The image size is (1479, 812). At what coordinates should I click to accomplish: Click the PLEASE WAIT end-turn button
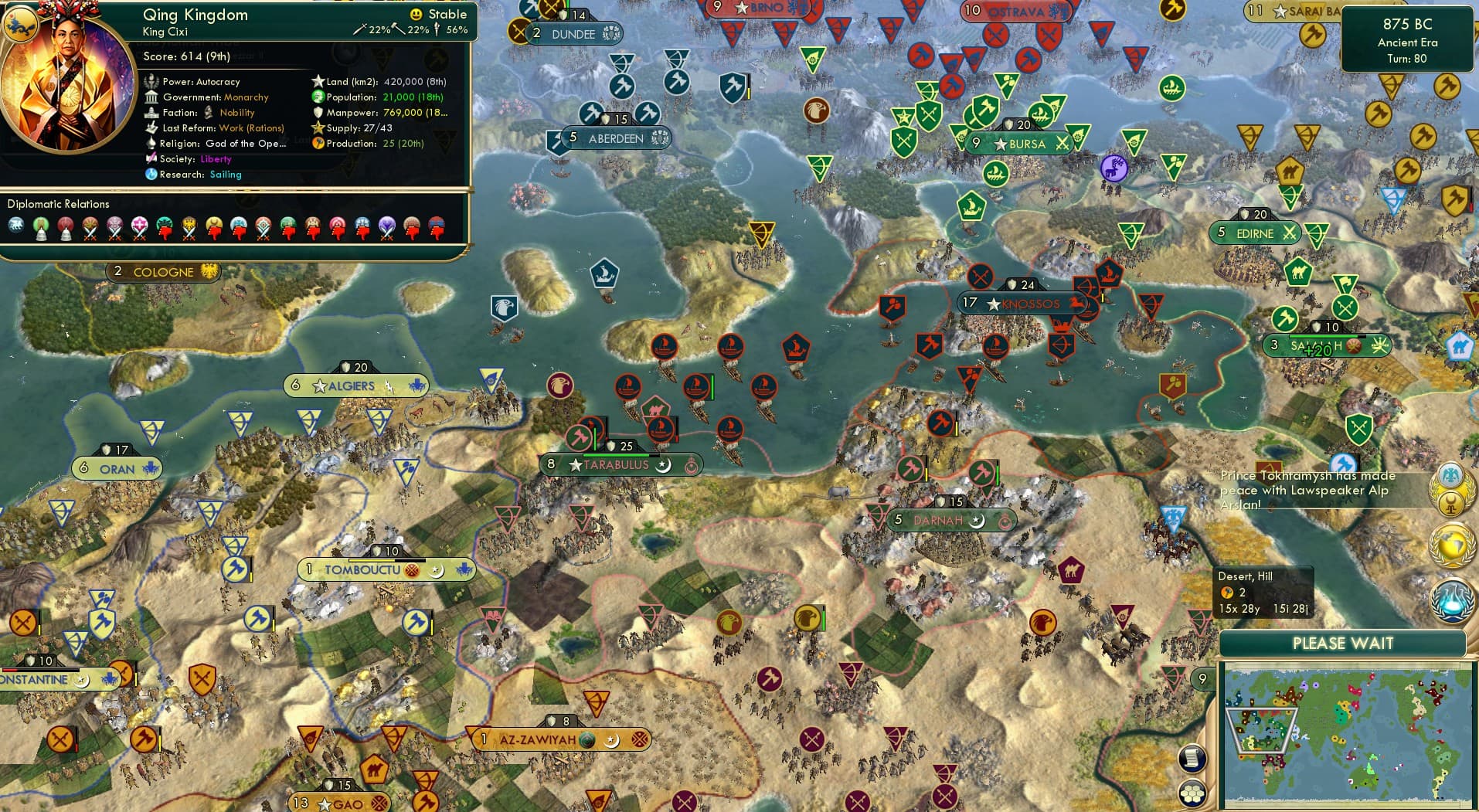[x=1342, y=644]
